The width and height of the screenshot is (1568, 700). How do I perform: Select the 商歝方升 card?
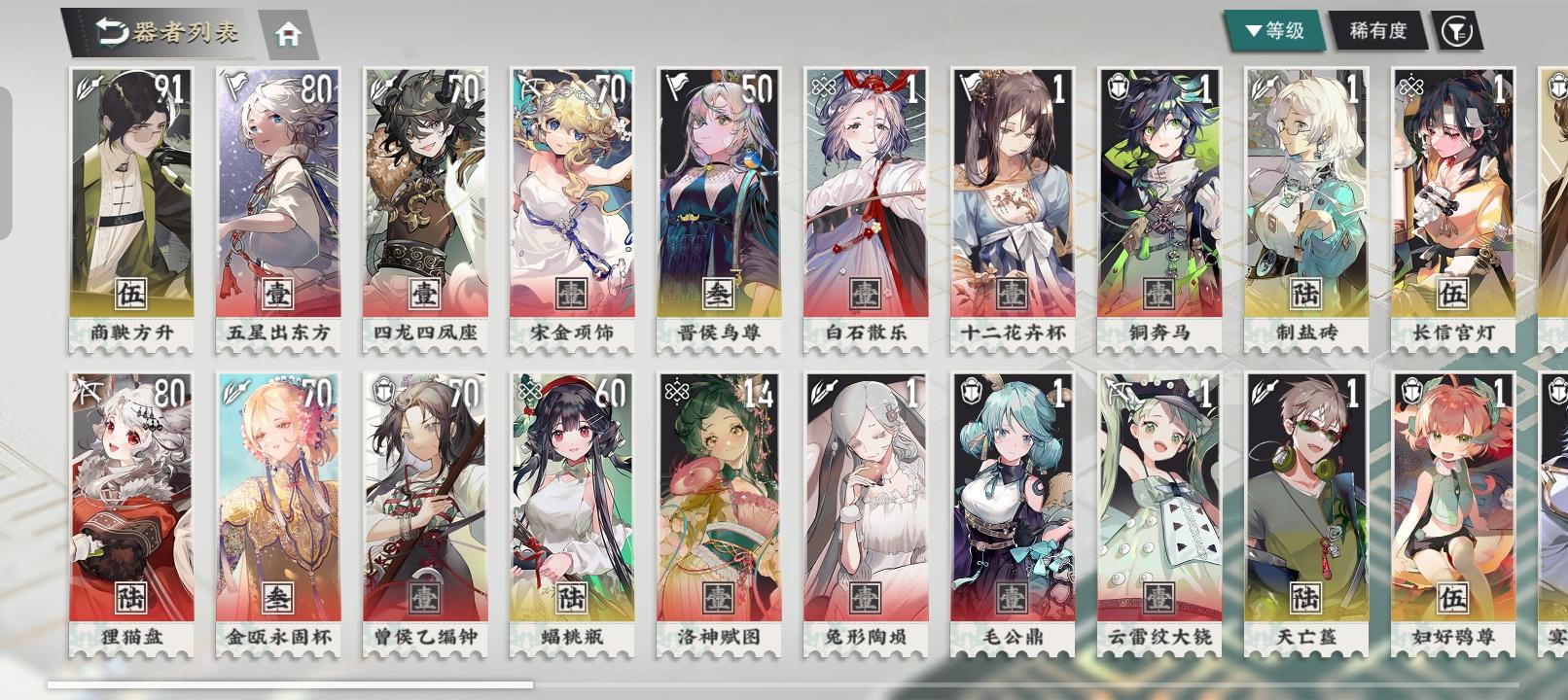tap(132, 194)
